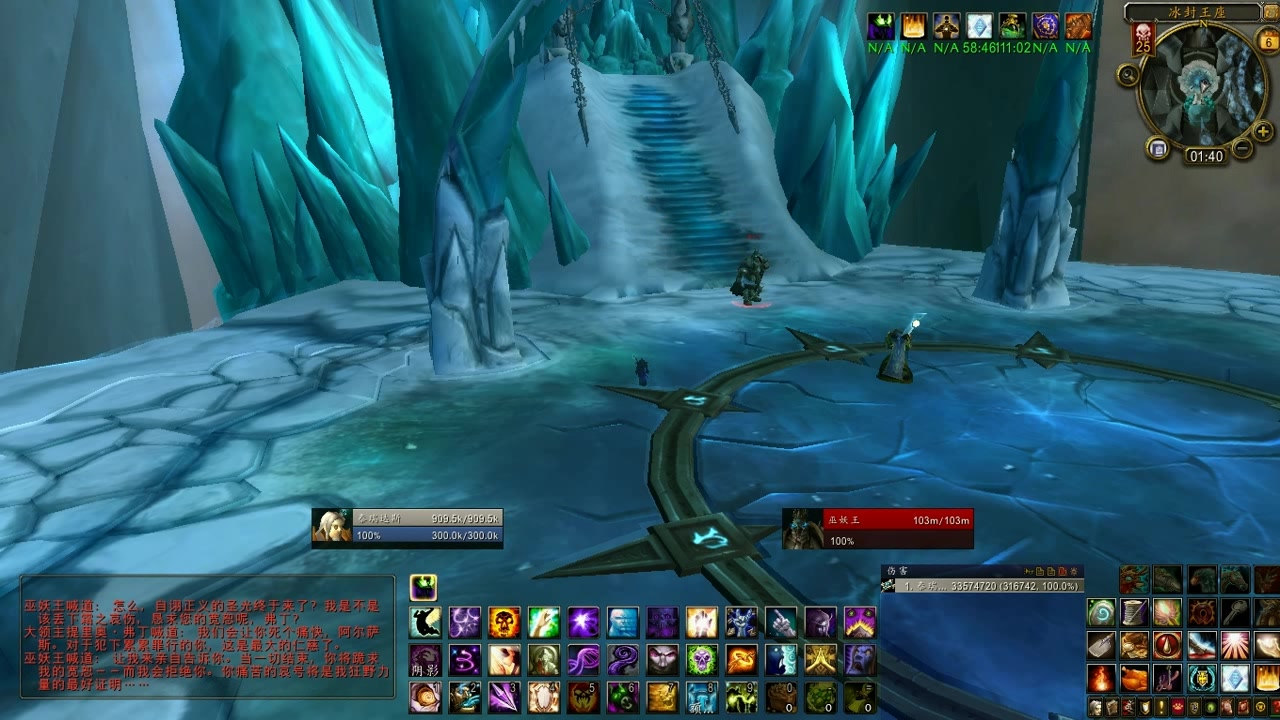Use the green glowing hand spell
The image size is (1280, 720).
(543, 623)
